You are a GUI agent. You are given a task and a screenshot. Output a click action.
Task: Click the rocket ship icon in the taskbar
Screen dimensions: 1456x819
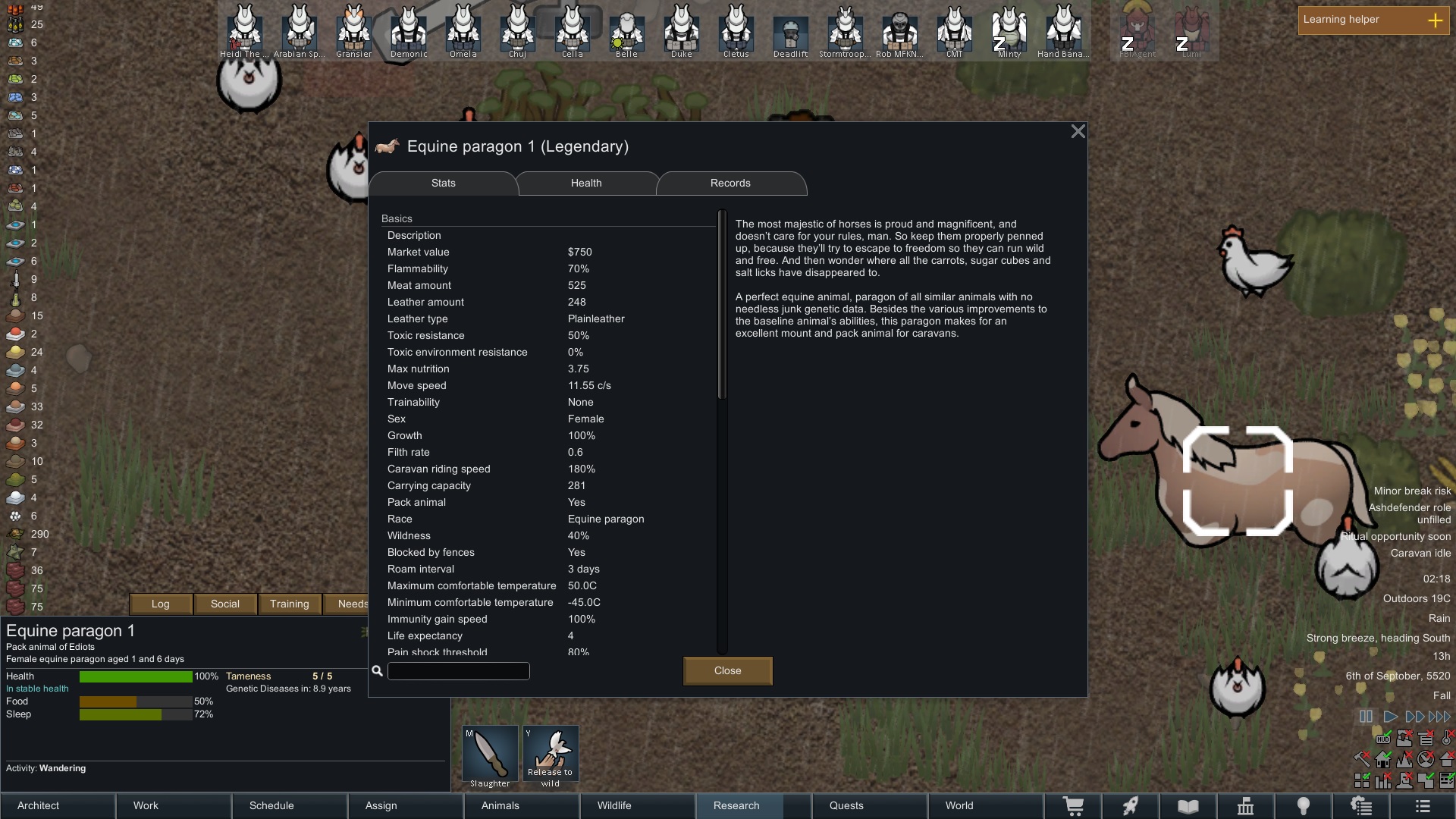1130,806
